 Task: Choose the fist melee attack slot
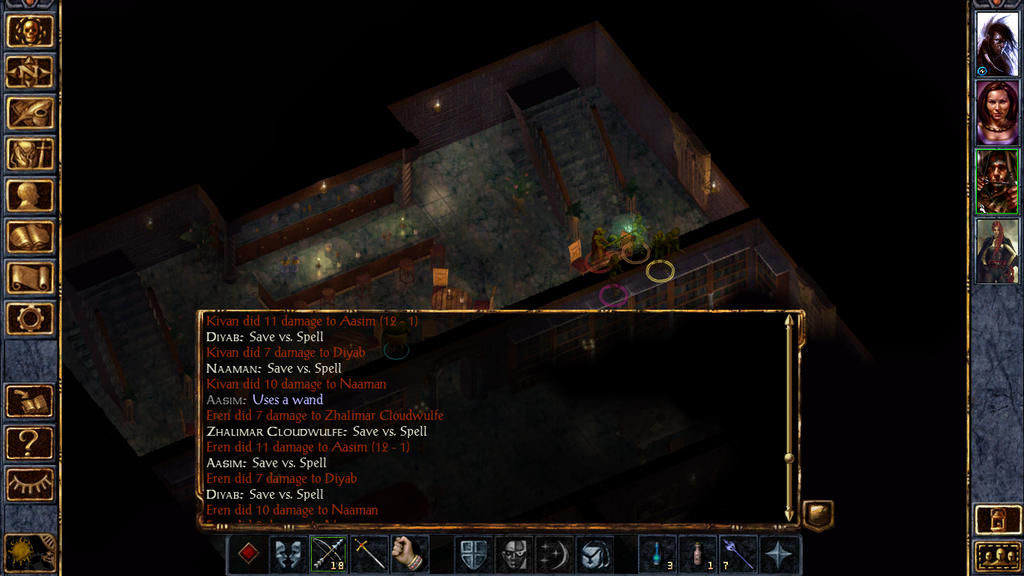pyautogui.click(x=409, y=554)
